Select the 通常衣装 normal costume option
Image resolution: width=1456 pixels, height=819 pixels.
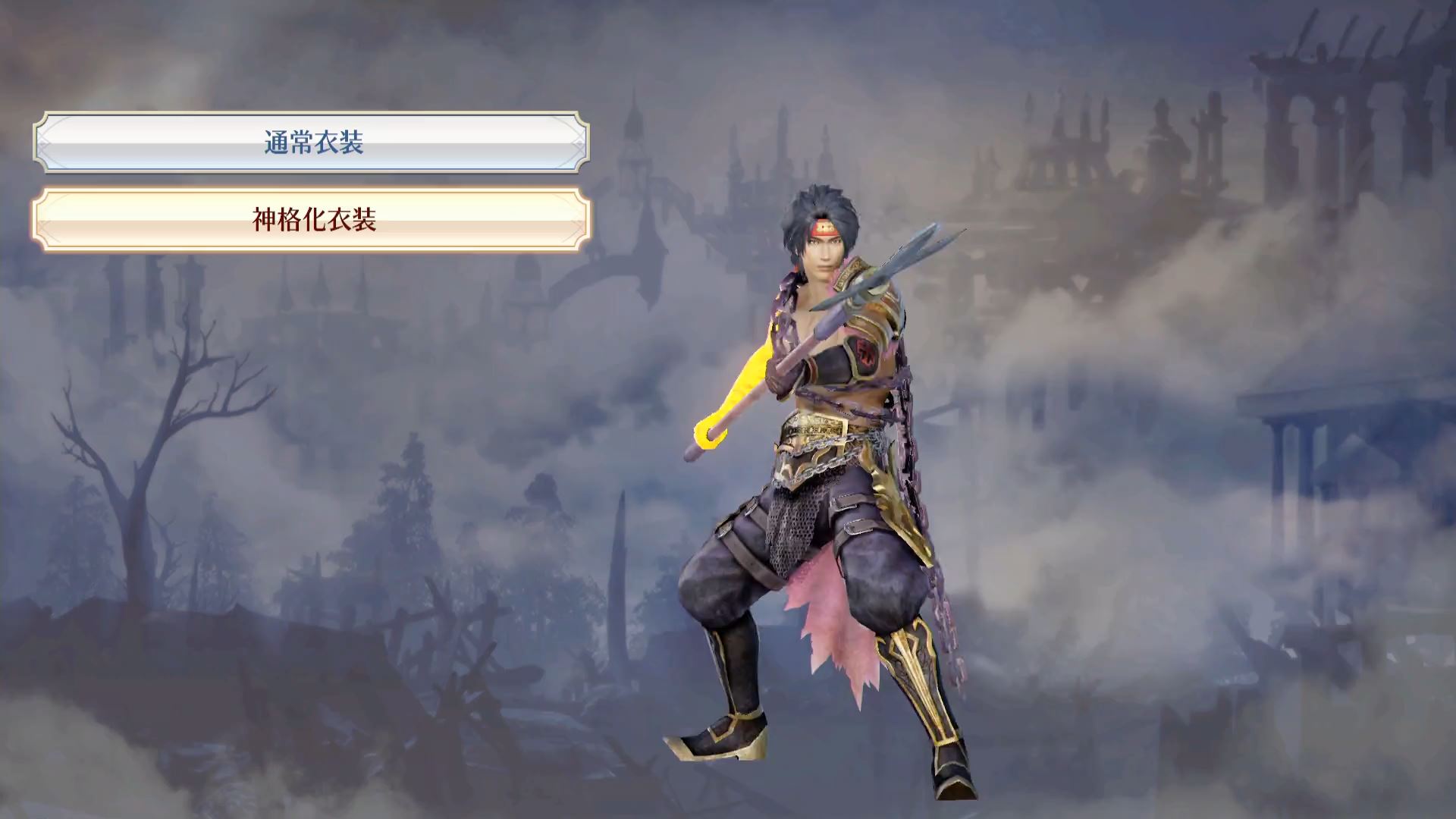coord(312,143)
